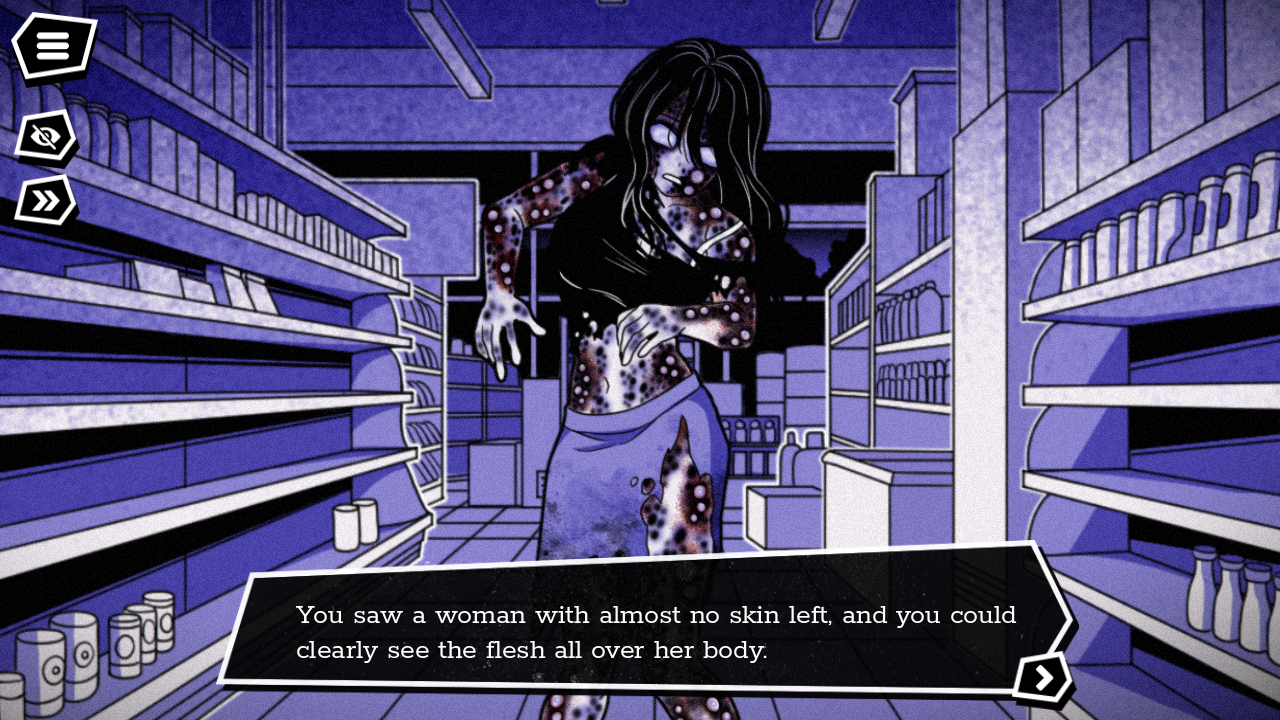This screenshot has height=720, width=1280.
Task: Open story options via the topmost hexagon button
Action: coord(52,46)
